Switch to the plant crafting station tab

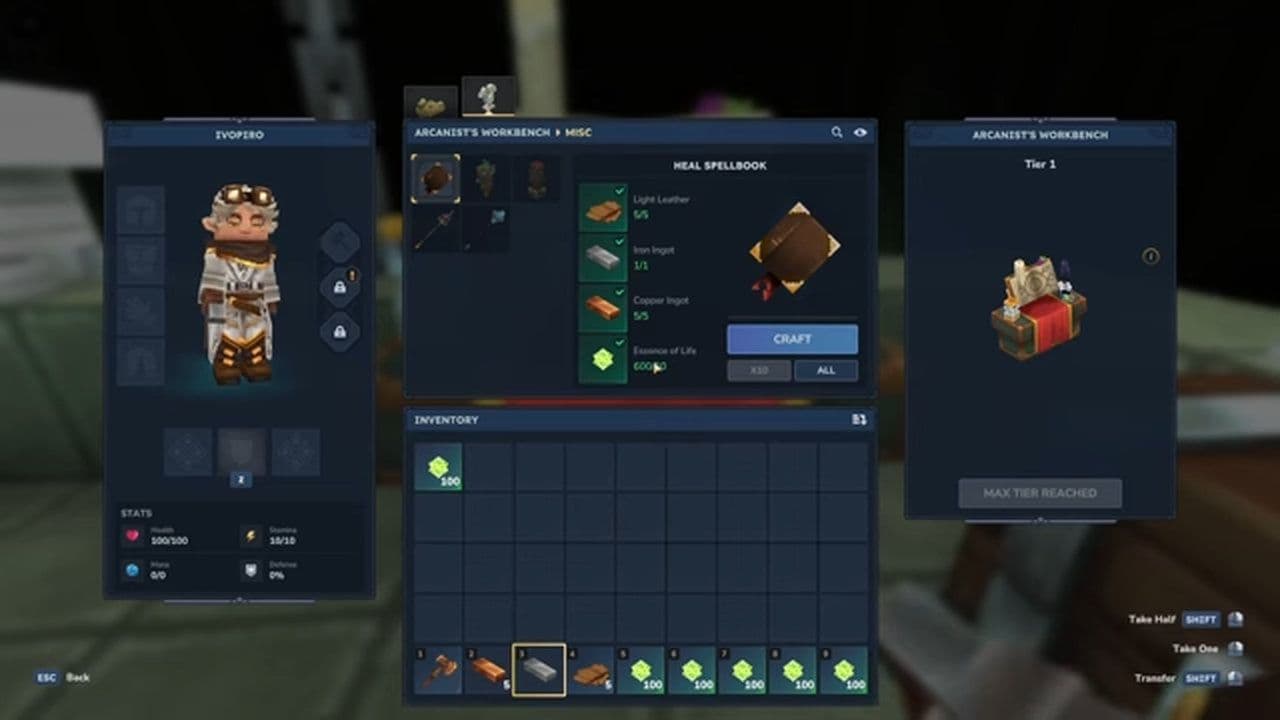487,95
